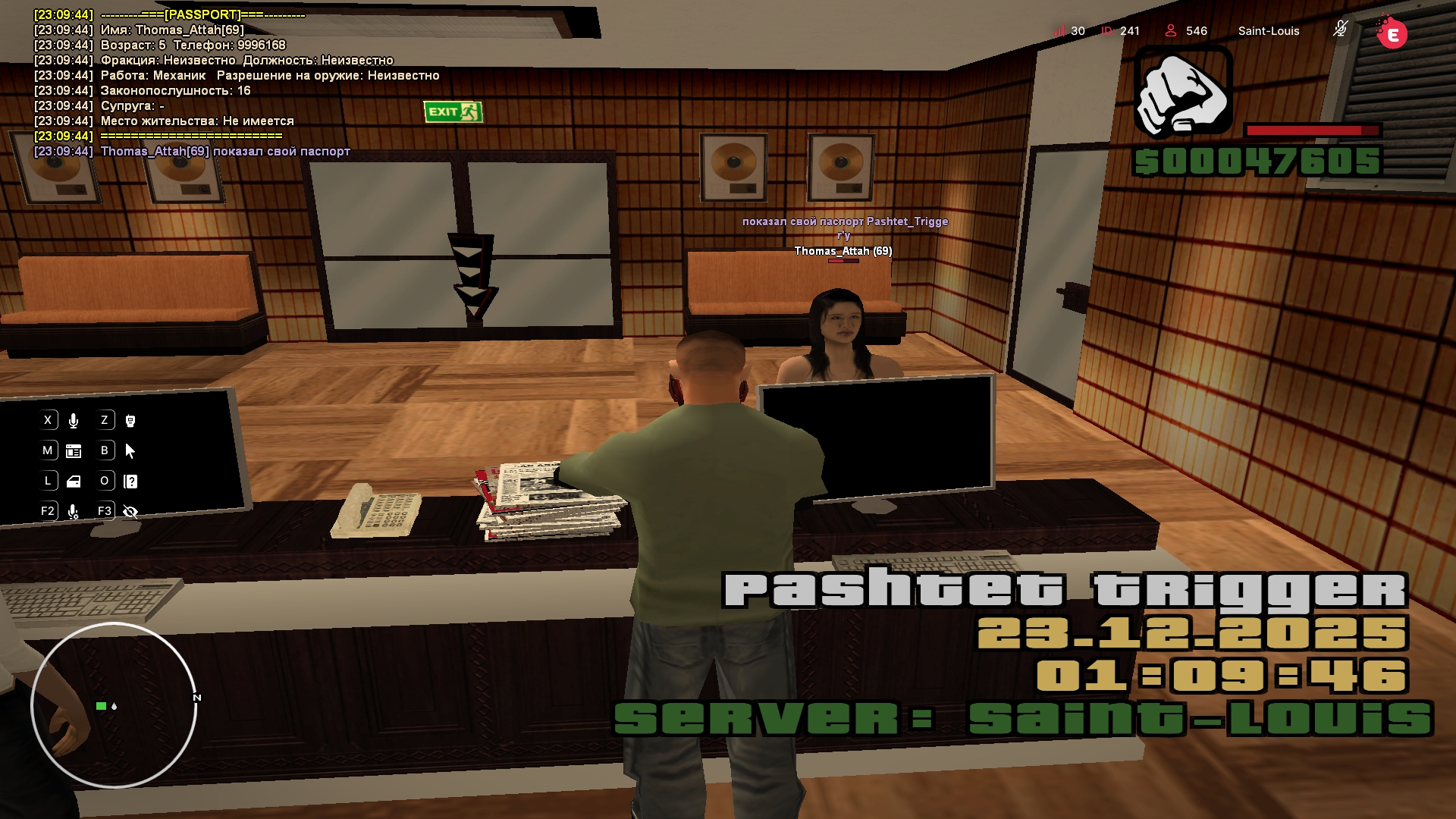Activate the walkie-talkie radio icon

click(x=130, y=421)
